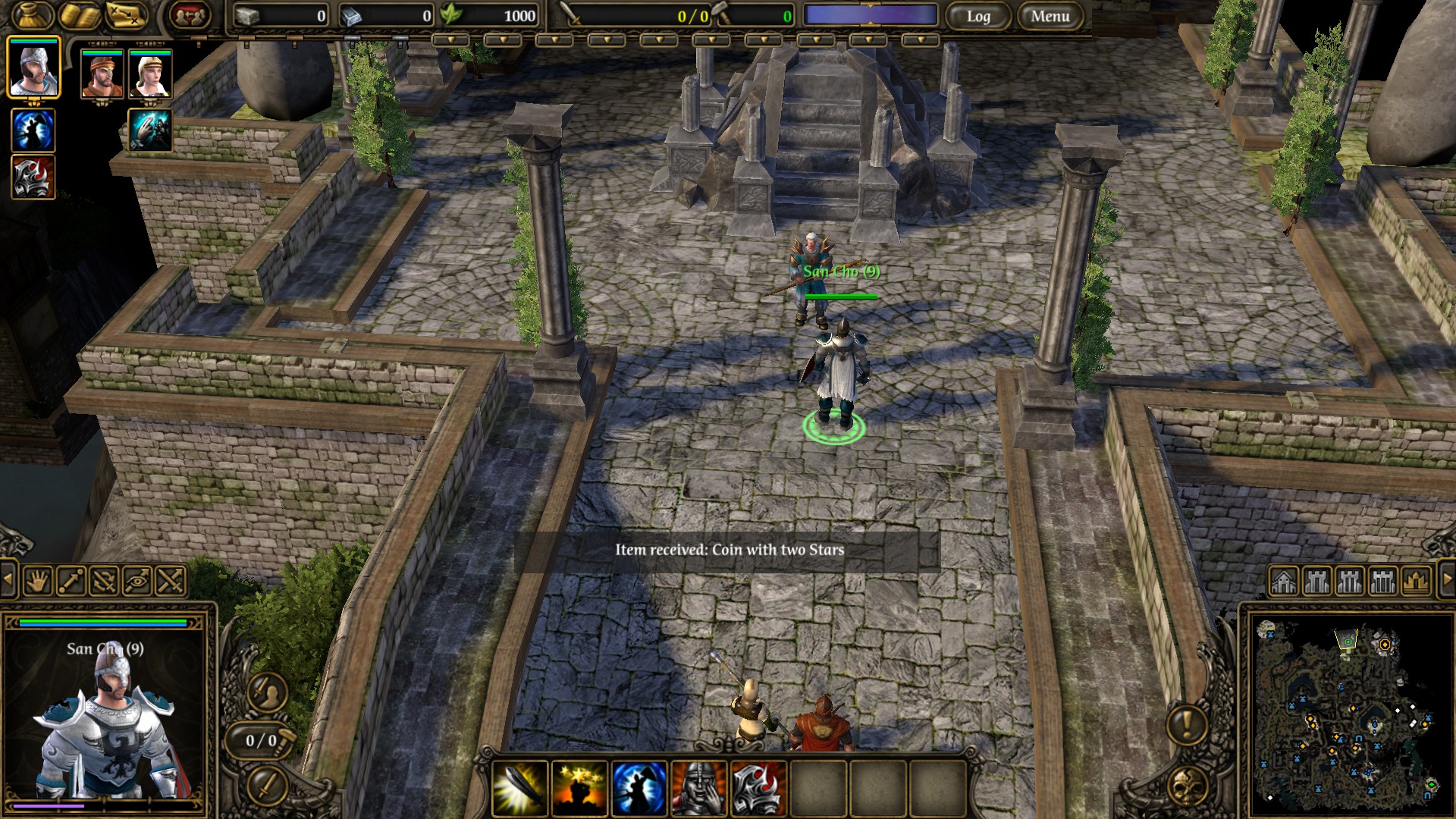Open the Menu button
This screenshot has width=1456, height=819.
point(1050,16)
